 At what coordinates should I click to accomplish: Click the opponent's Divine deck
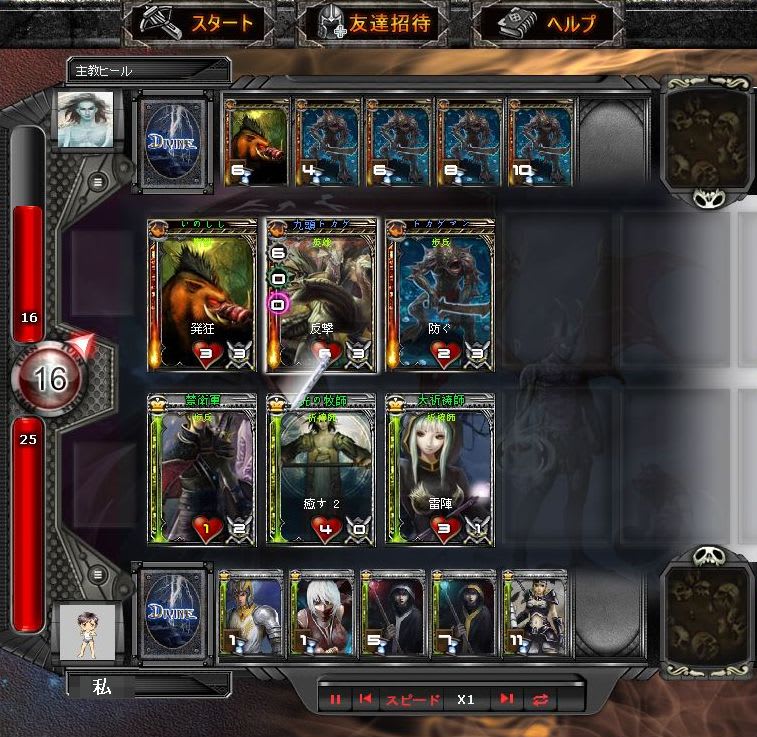[172, 143]
